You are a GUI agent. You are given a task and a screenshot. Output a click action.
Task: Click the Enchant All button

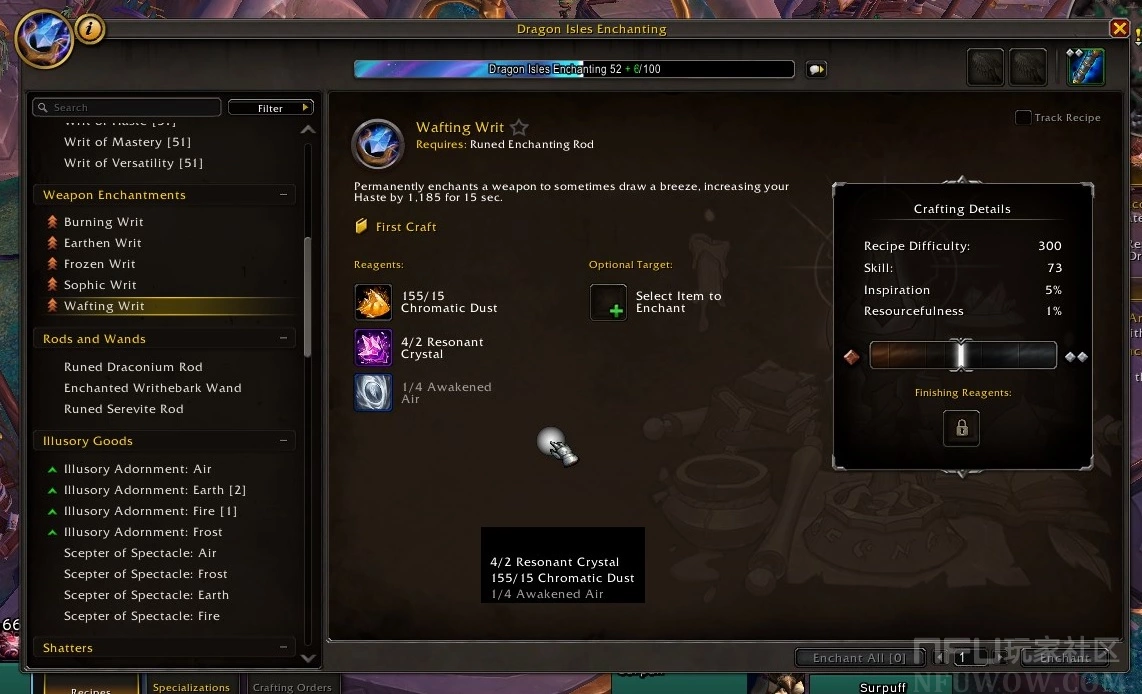[x=859, y=658]
